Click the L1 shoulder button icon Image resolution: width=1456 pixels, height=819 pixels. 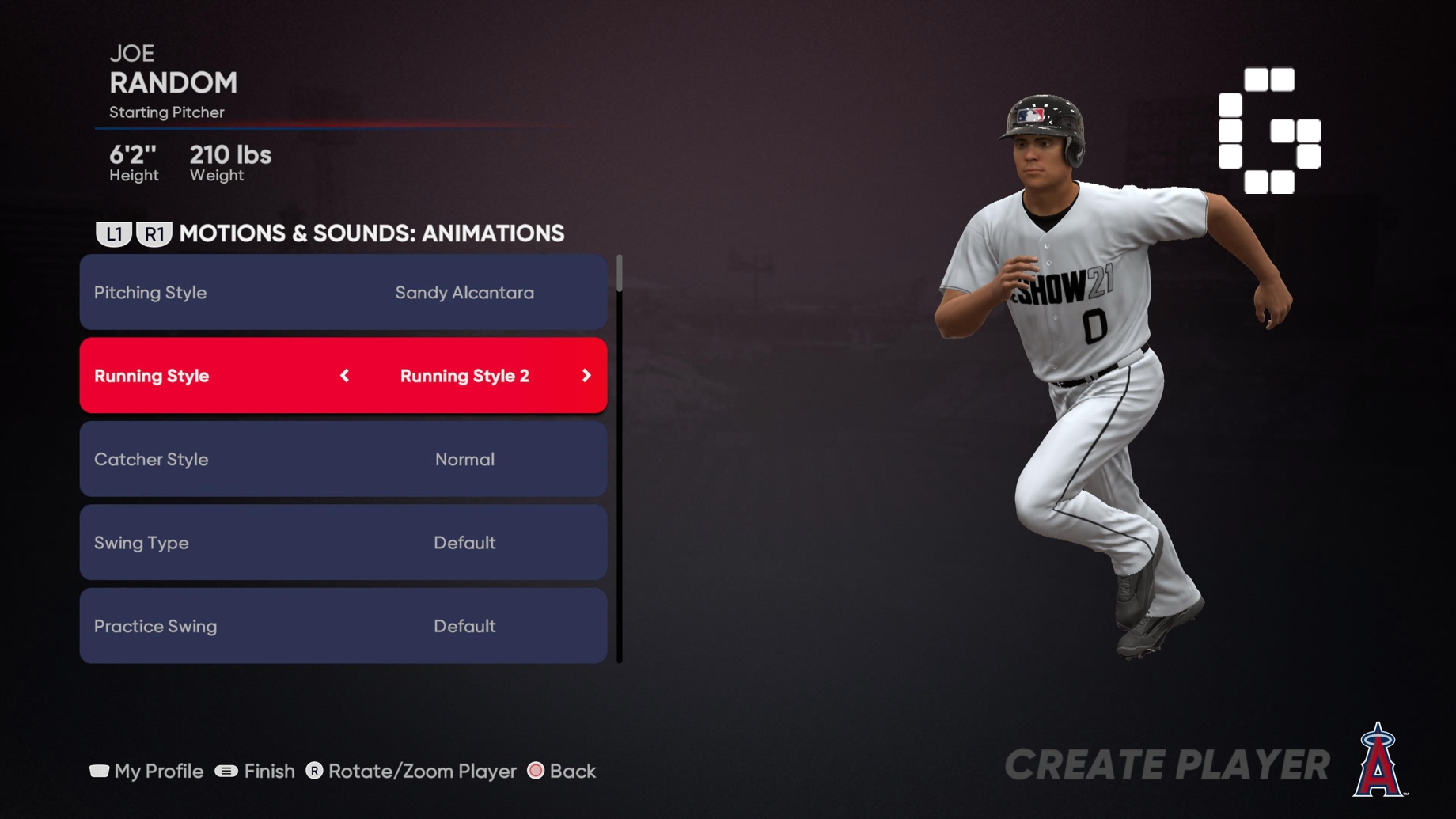[114, 233]
